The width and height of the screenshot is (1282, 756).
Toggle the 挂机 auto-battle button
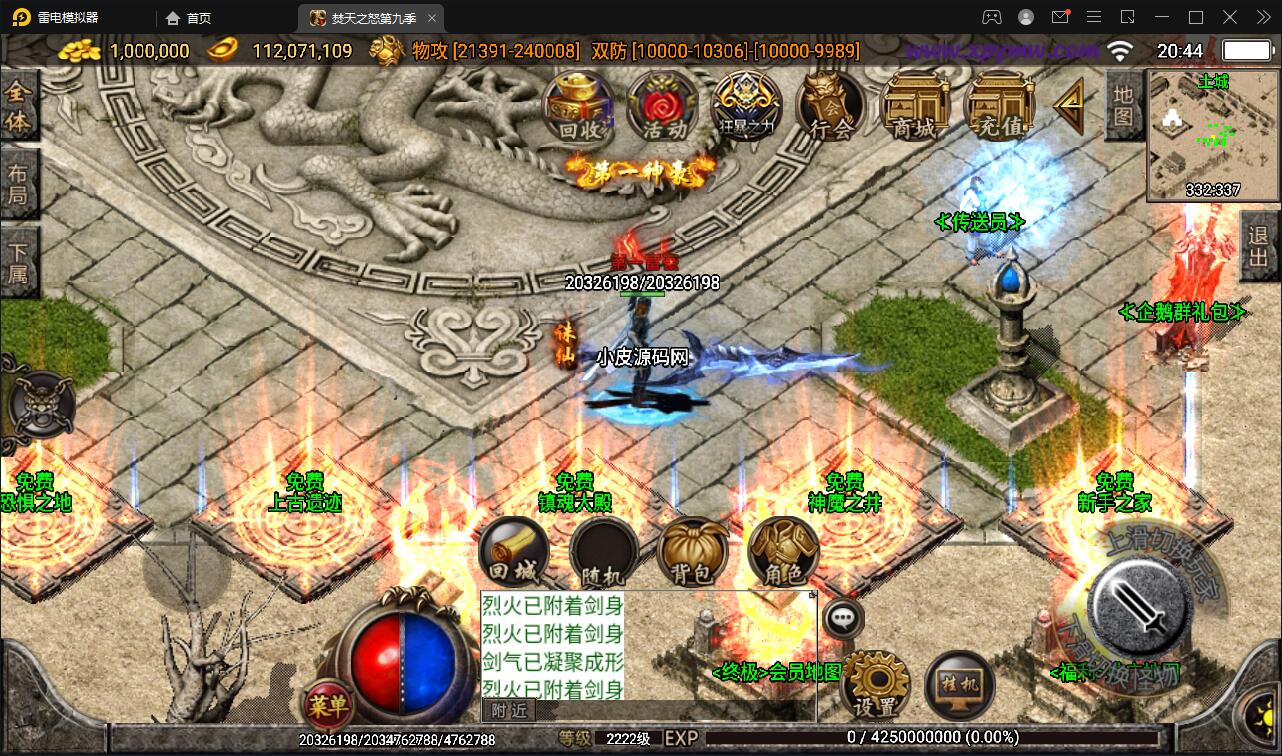point(960,686)
